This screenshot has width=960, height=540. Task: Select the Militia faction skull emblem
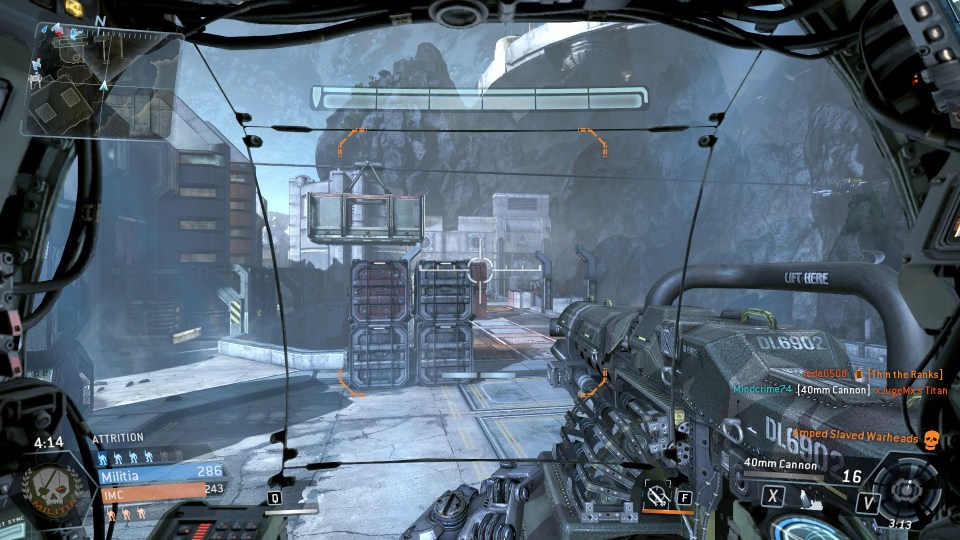pyautogui.click(x=53, y=489)
